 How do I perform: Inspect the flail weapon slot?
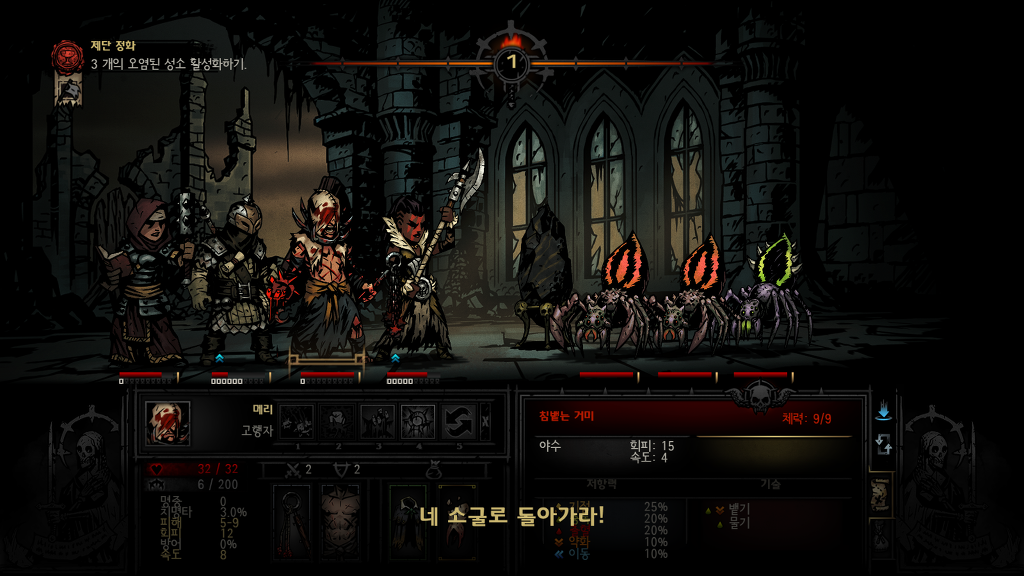point(293,521)
